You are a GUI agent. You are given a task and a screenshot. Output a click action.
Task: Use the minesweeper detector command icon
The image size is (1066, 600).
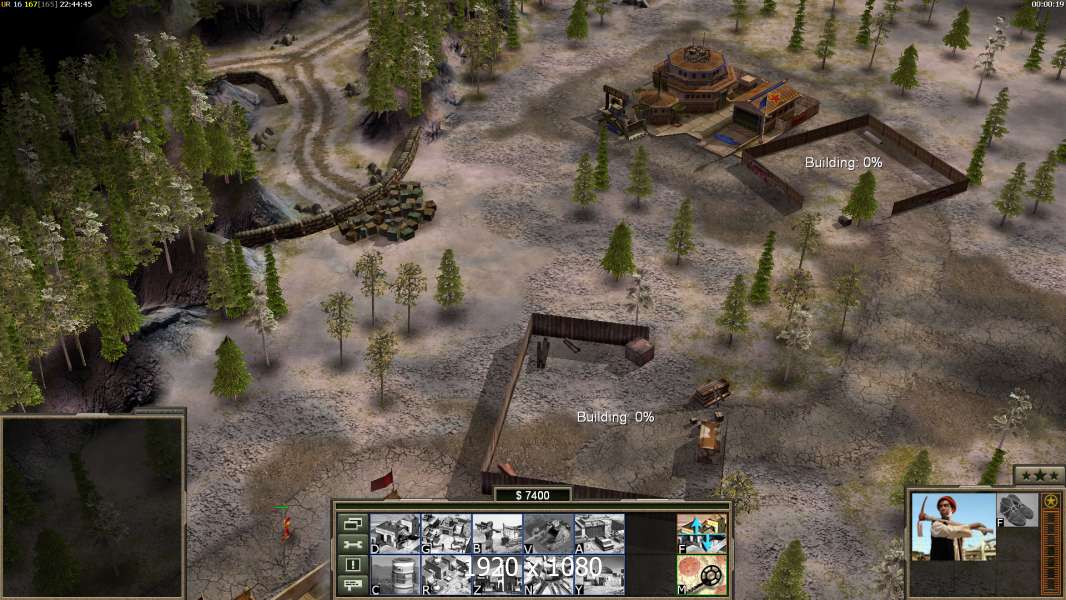[702, 574]
